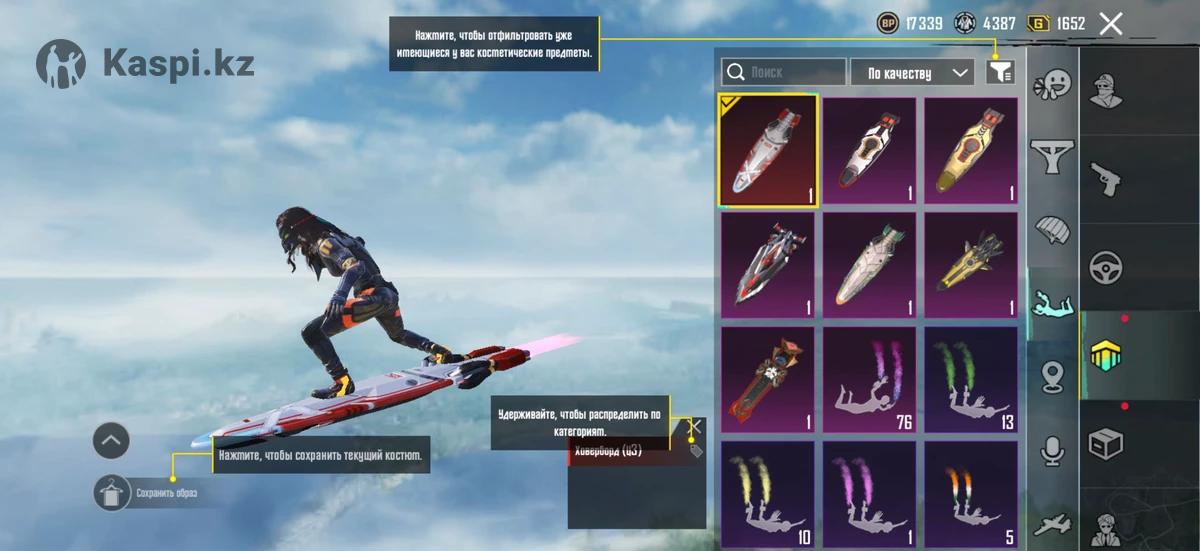Pick the yellow spiked jet glider item
Viewport: 1200px width, 551px height.
[970, 266]
